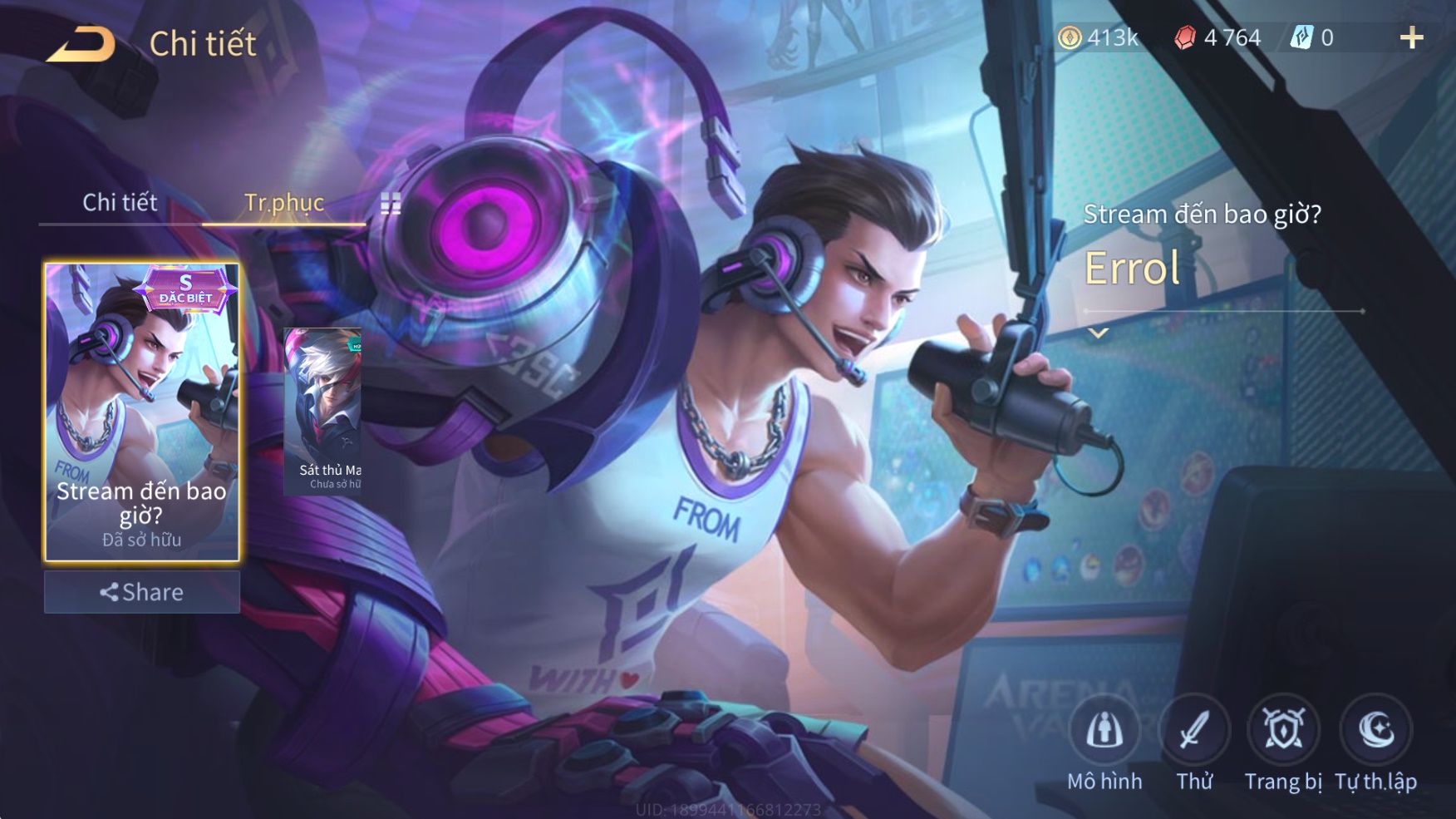Viewport: 1456px width, 819px height.
Task: Choose the Sát thủ skin thumbnail
Action: point(323,412)
